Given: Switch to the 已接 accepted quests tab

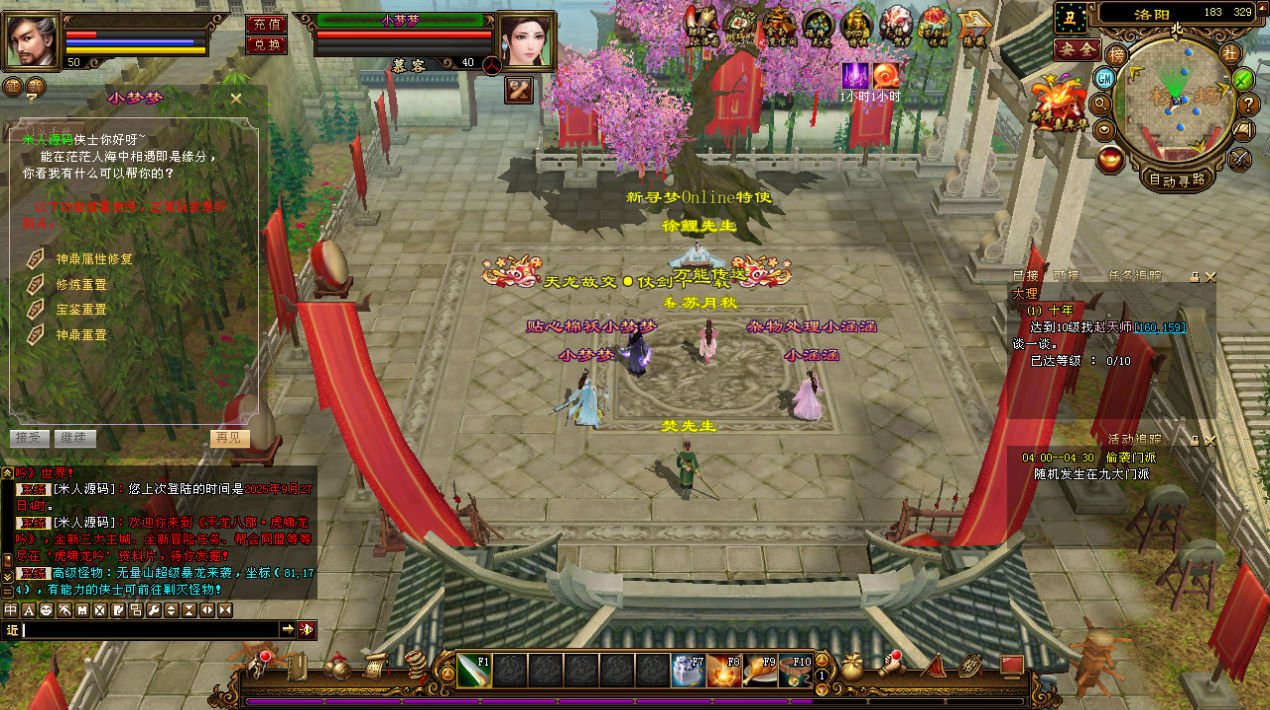Looking at the screenshot, I should click(1025, 276).
